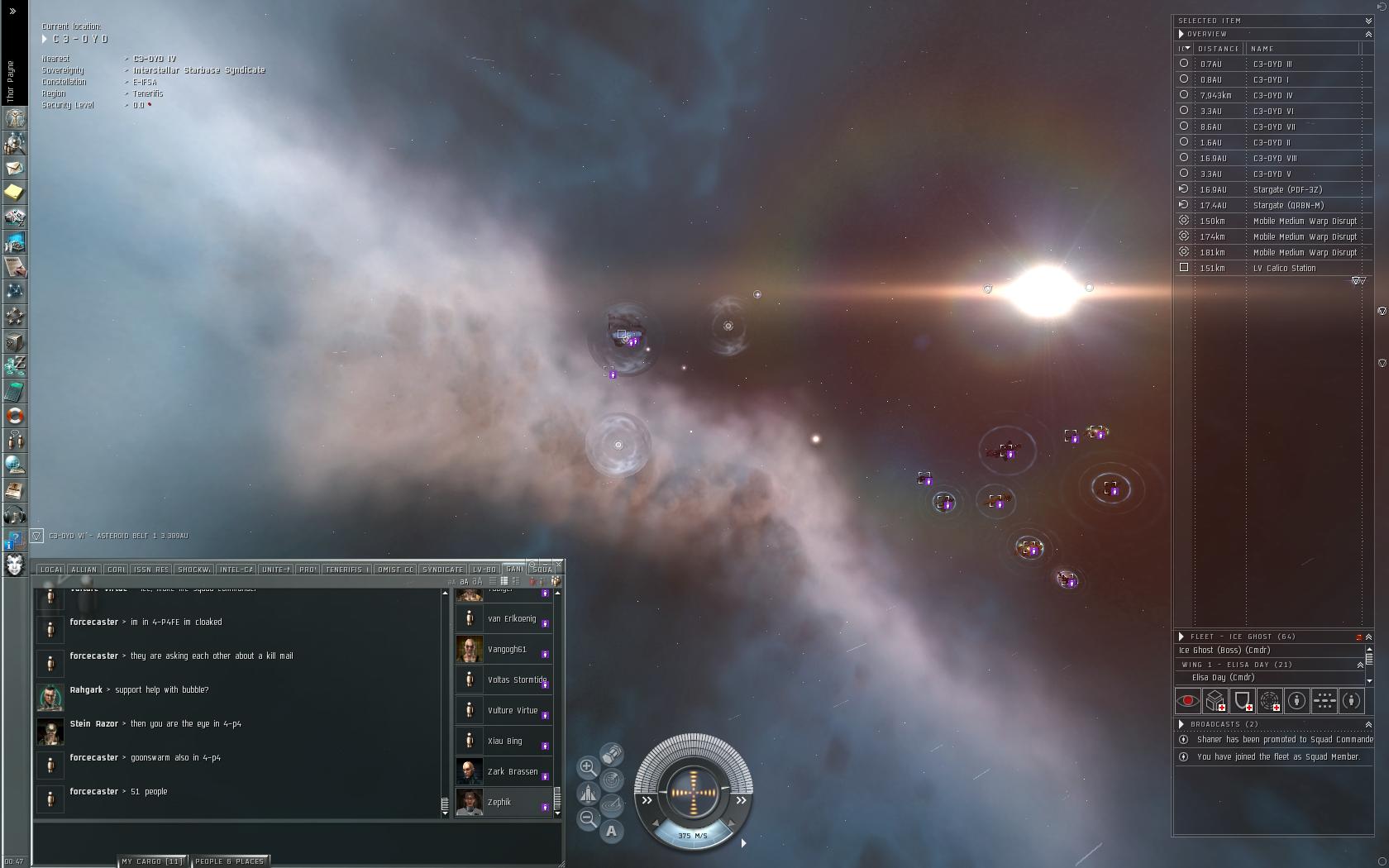
Task: Broadcast need shield with shield icon
Action: 1243,701
